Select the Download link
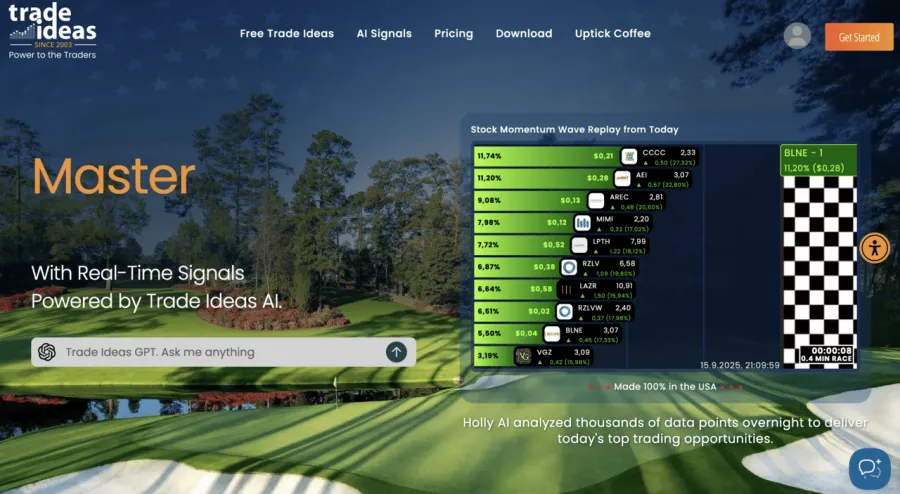Image resolution: width=900 pixels, height=494 pixels. coord(524,33)
